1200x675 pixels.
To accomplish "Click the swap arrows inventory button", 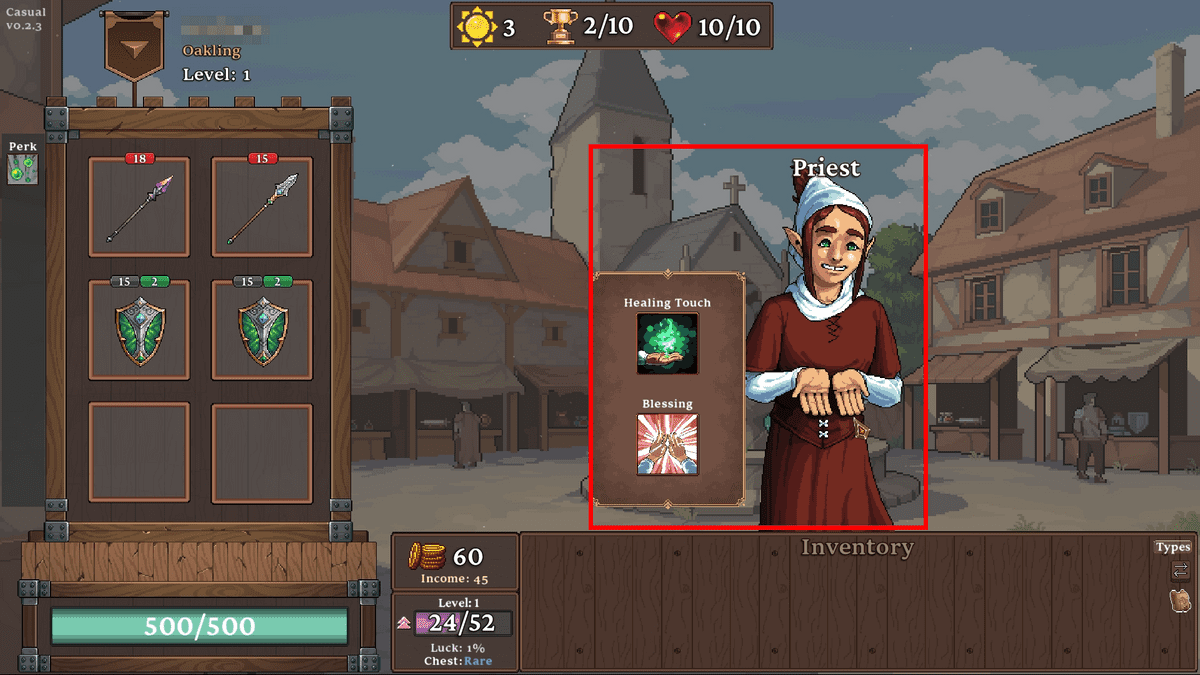I will [1180, 571].
